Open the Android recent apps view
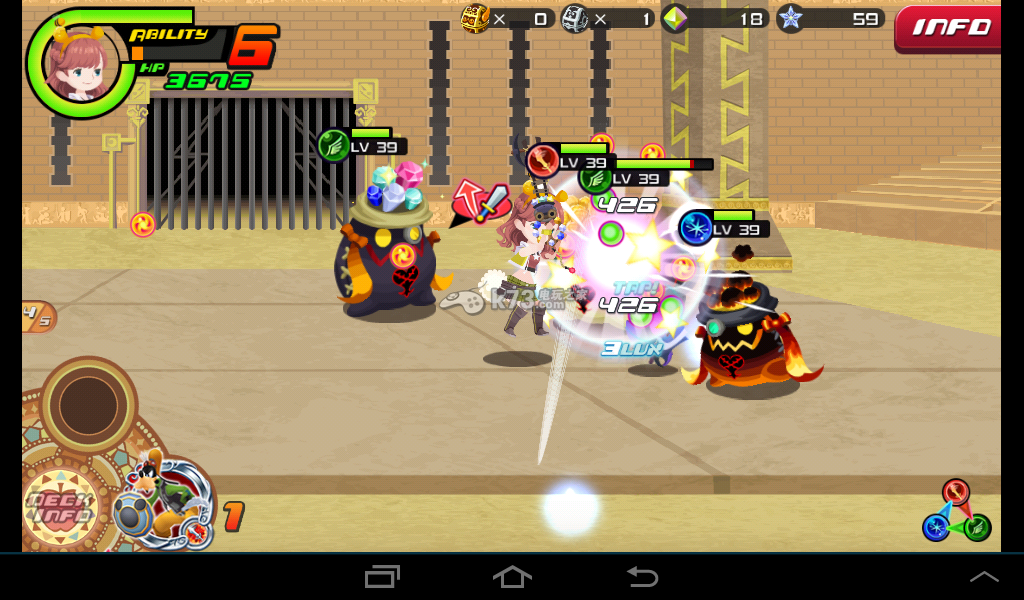 [x=382, y=576]
